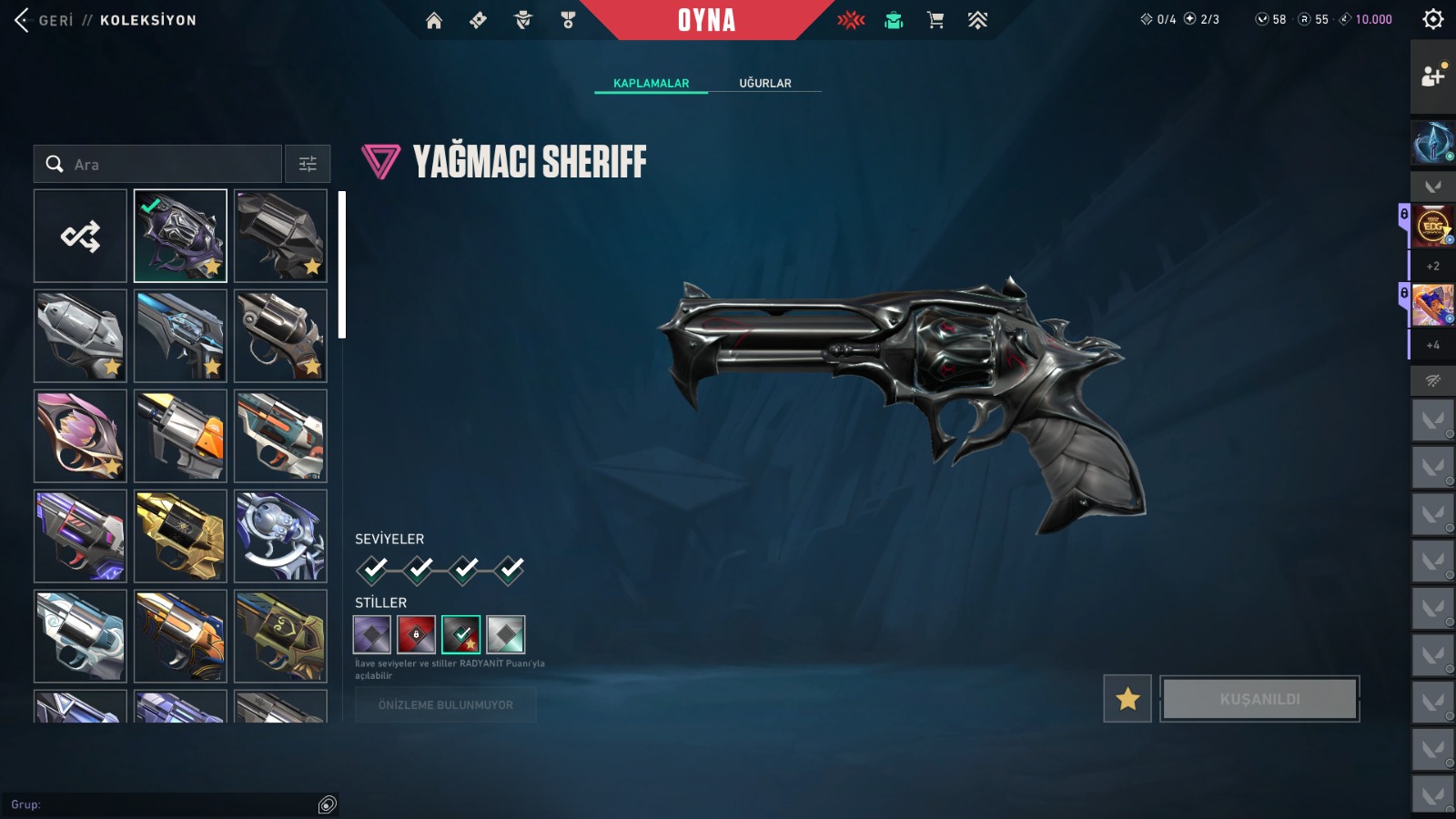The image size is (1456, 819).
Task: Open the skin filter options button
Action: tap(308, 164)
